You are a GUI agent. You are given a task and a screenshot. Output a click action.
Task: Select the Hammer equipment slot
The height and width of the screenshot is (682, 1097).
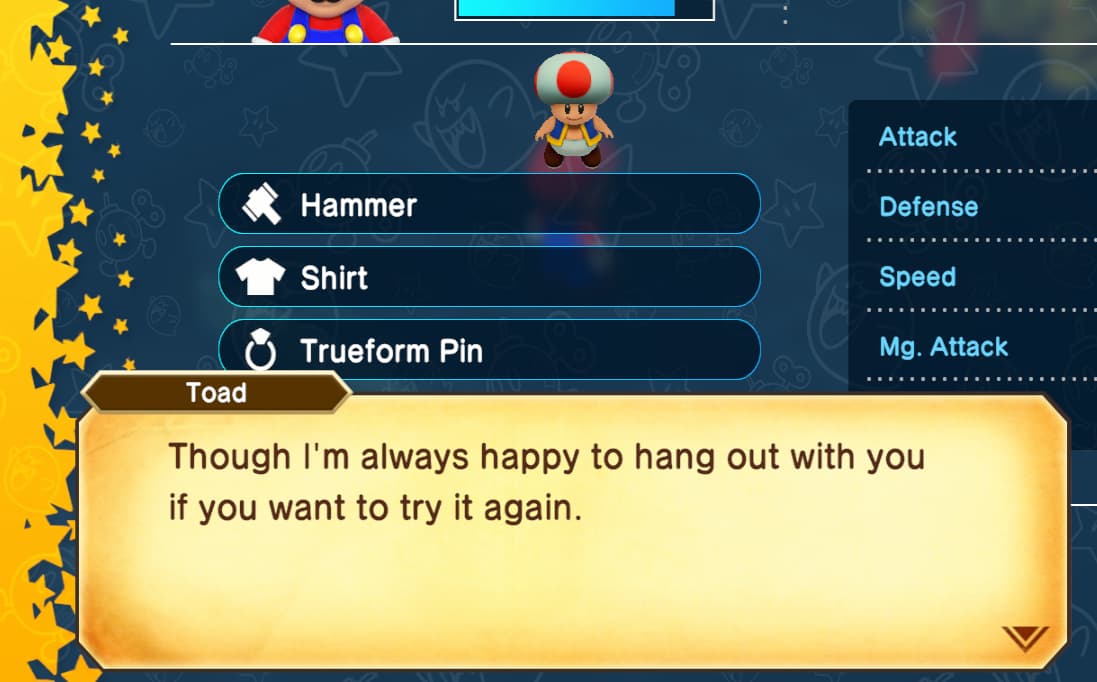[x=489, y=205]
